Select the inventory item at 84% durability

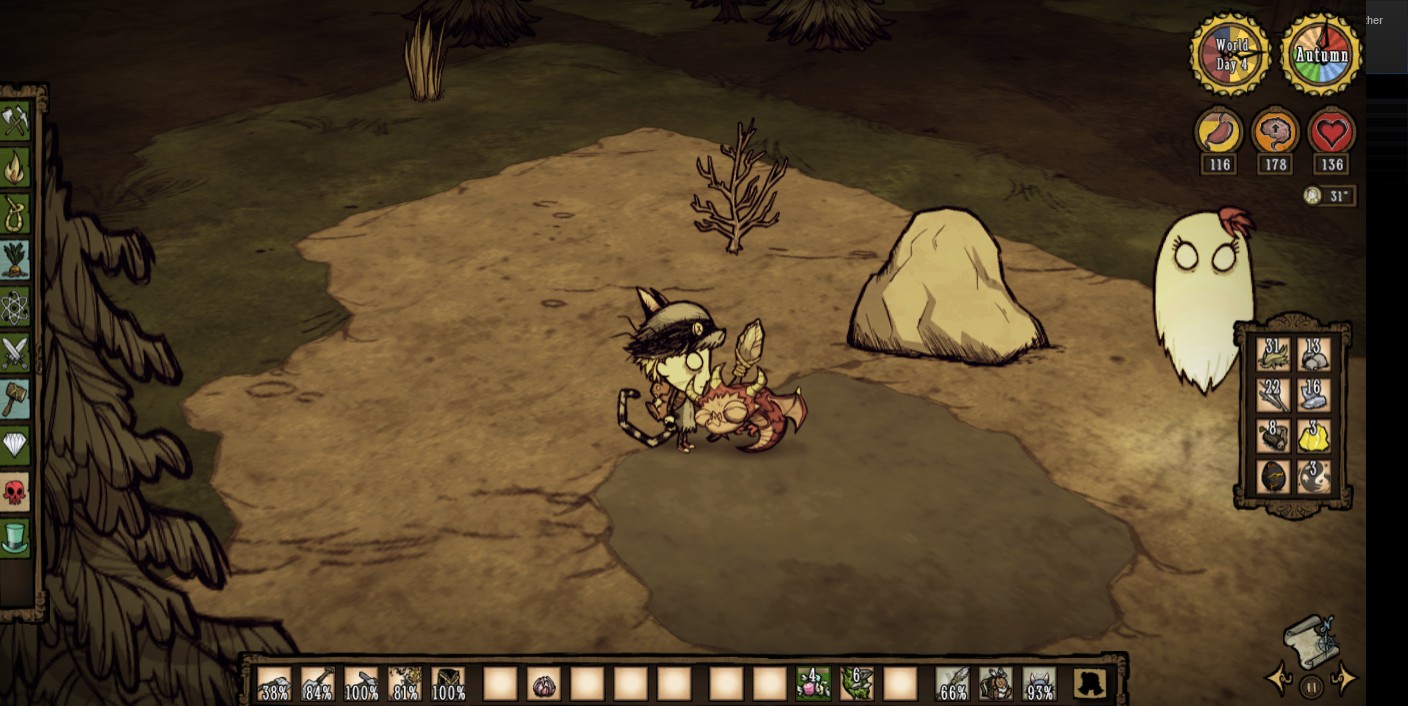318,684
